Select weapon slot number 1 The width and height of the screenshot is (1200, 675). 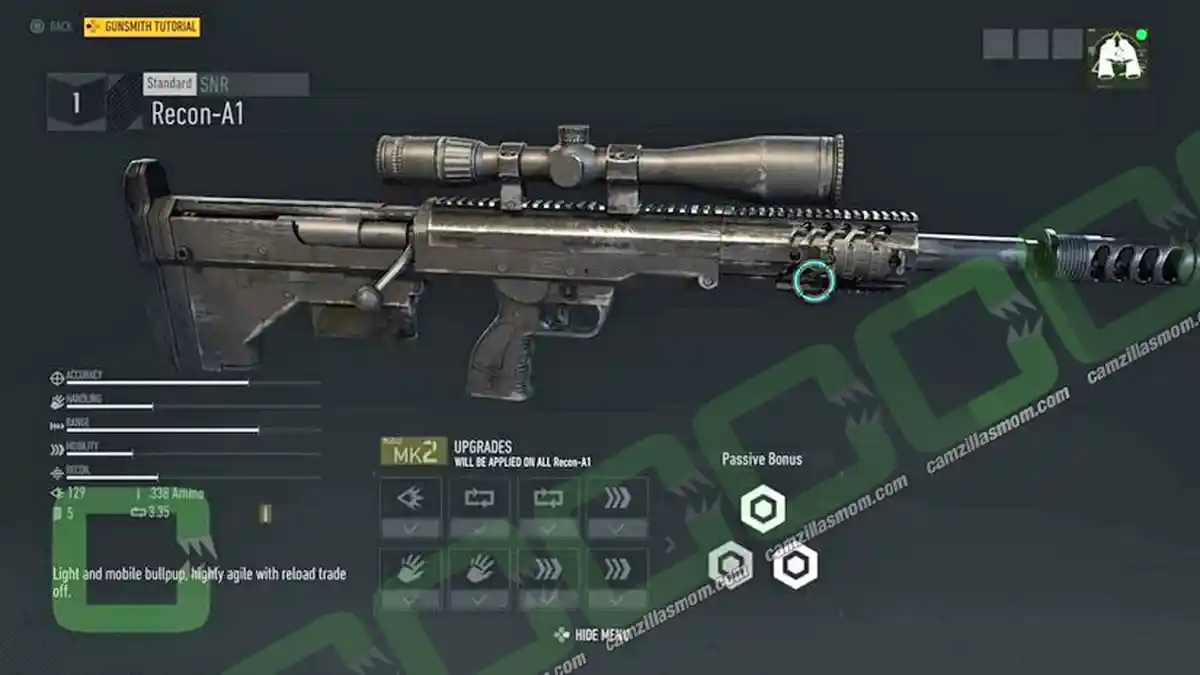tap(76, 102)
